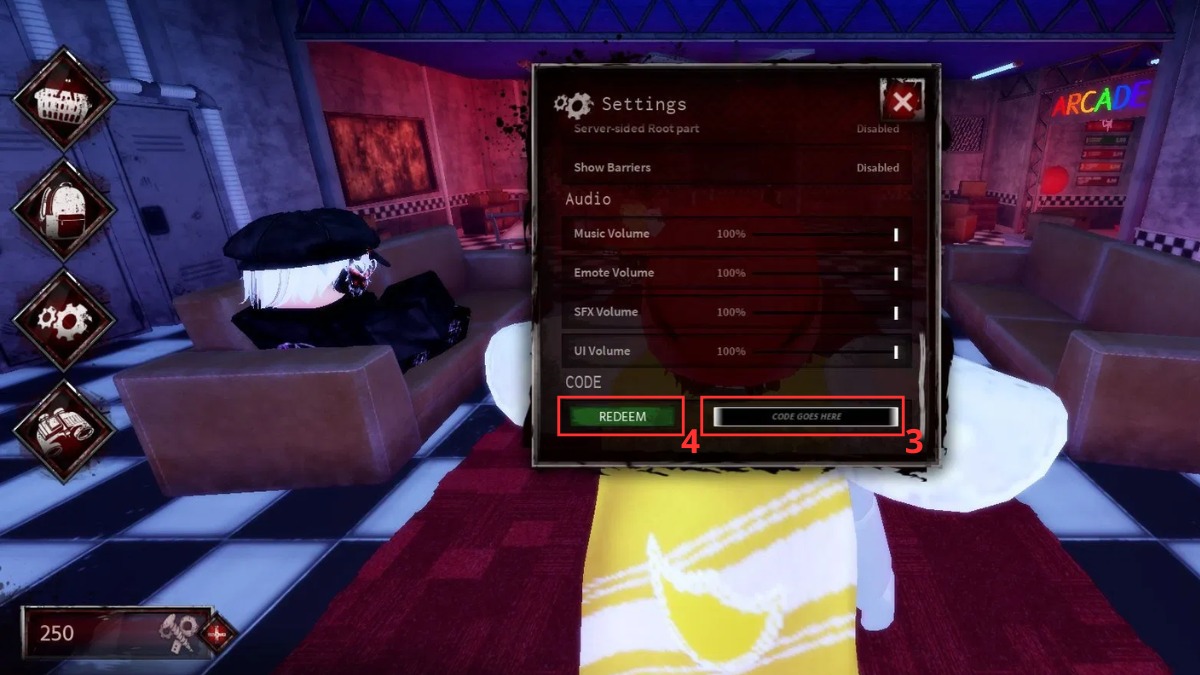Click the Music Volume slider handle

[x=896, y=234]
